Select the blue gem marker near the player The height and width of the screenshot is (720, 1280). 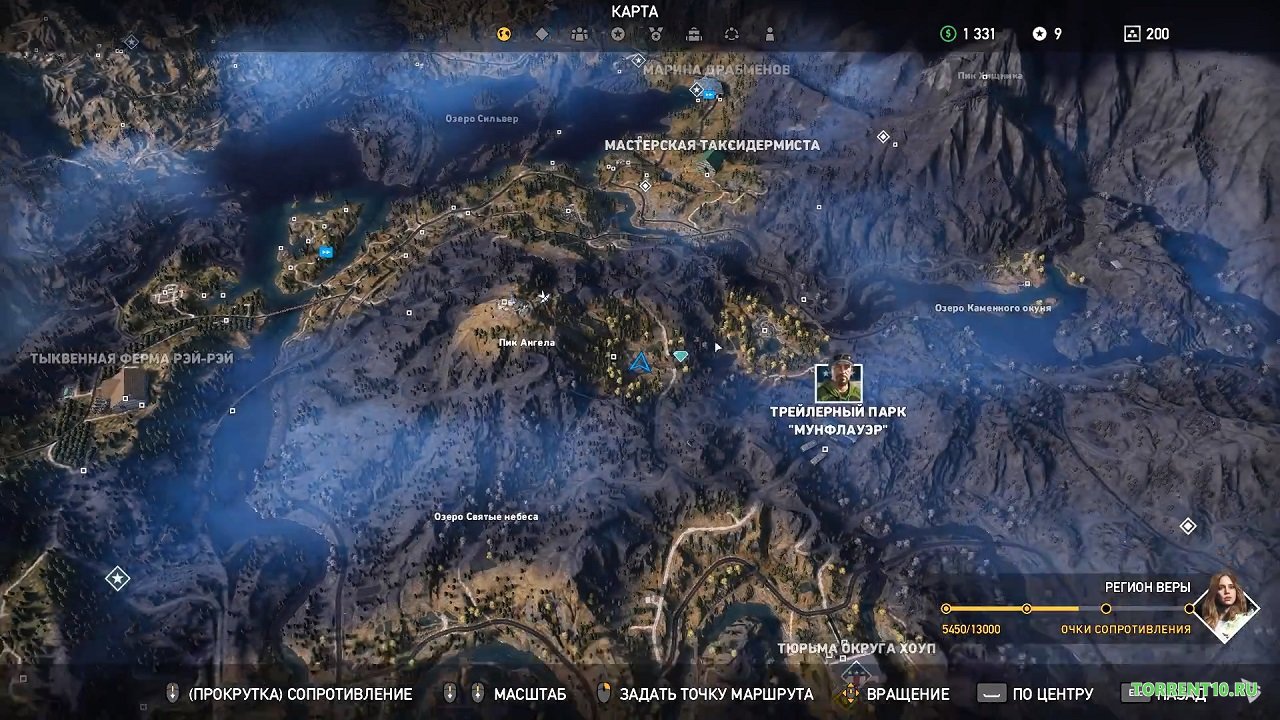click(x=681, y=356)
